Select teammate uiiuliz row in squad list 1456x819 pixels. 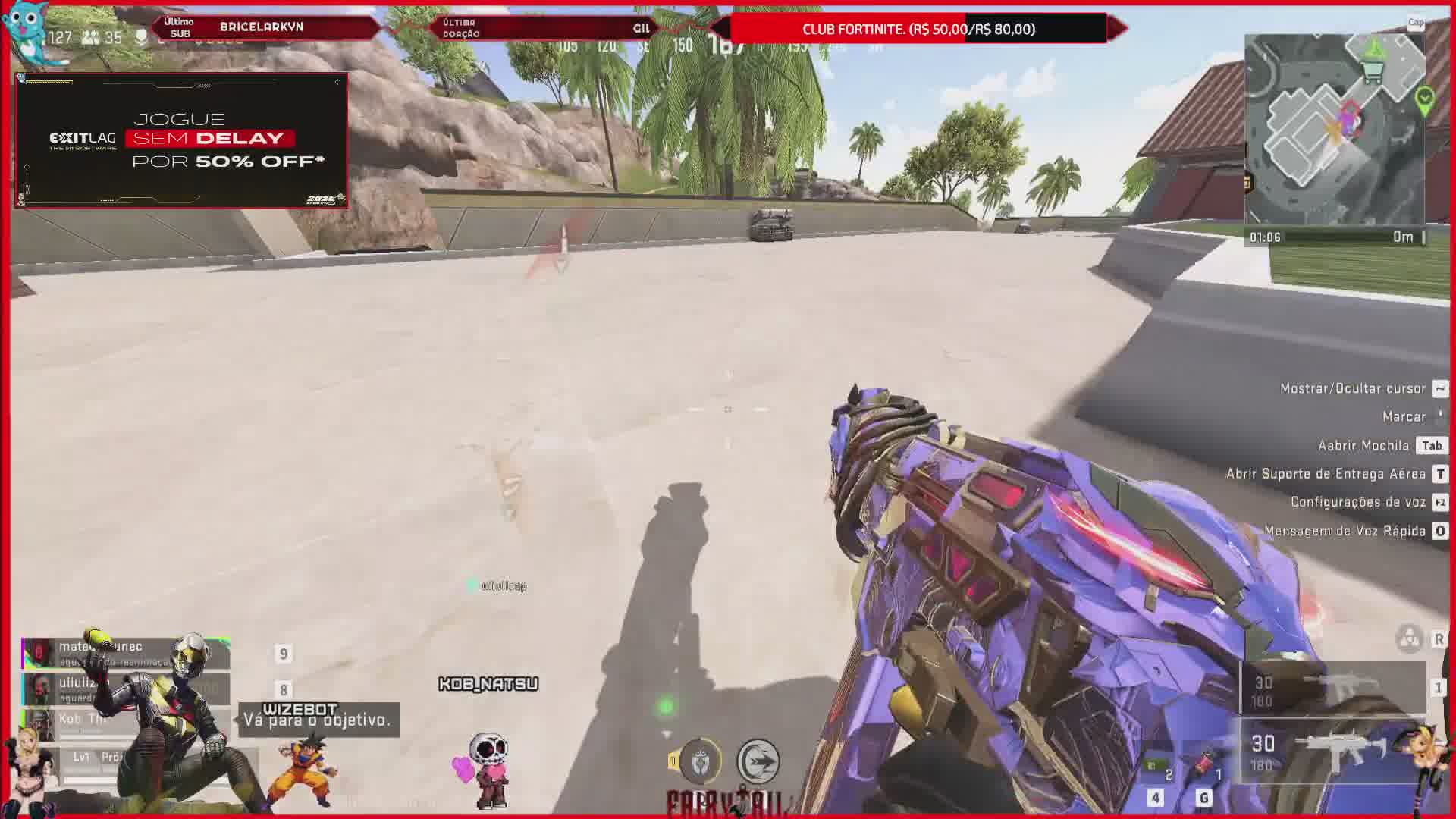tap(125, 689)
